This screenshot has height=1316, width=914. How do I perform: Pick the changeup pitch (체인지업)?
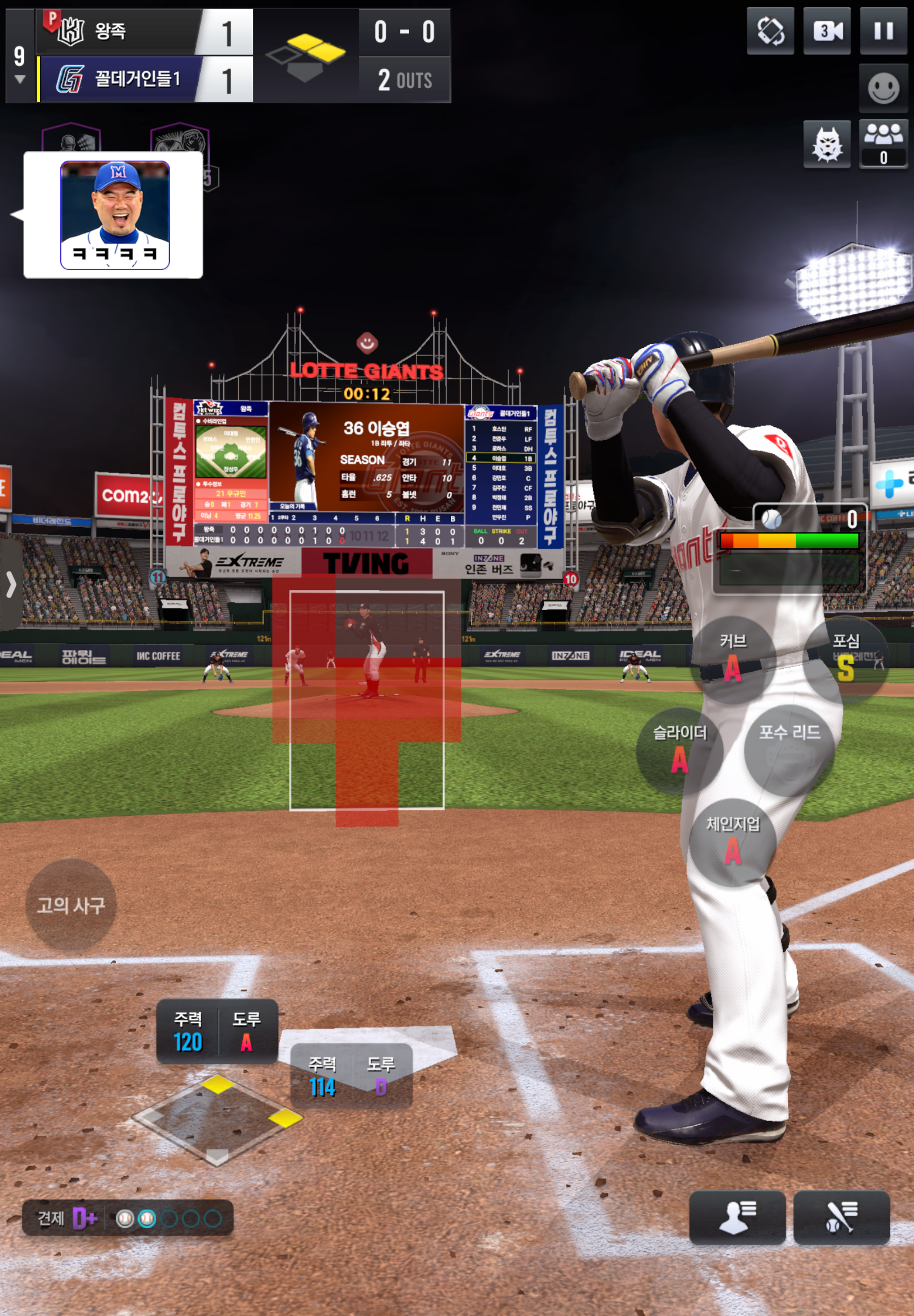click(x=732, y=842)
